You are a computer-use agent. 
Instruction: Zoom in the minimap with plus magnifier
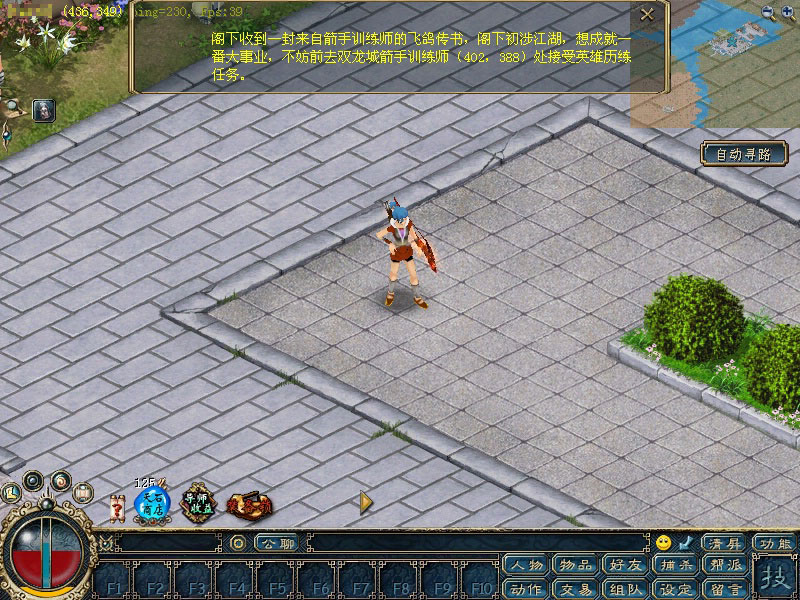(x=767, y=12)
